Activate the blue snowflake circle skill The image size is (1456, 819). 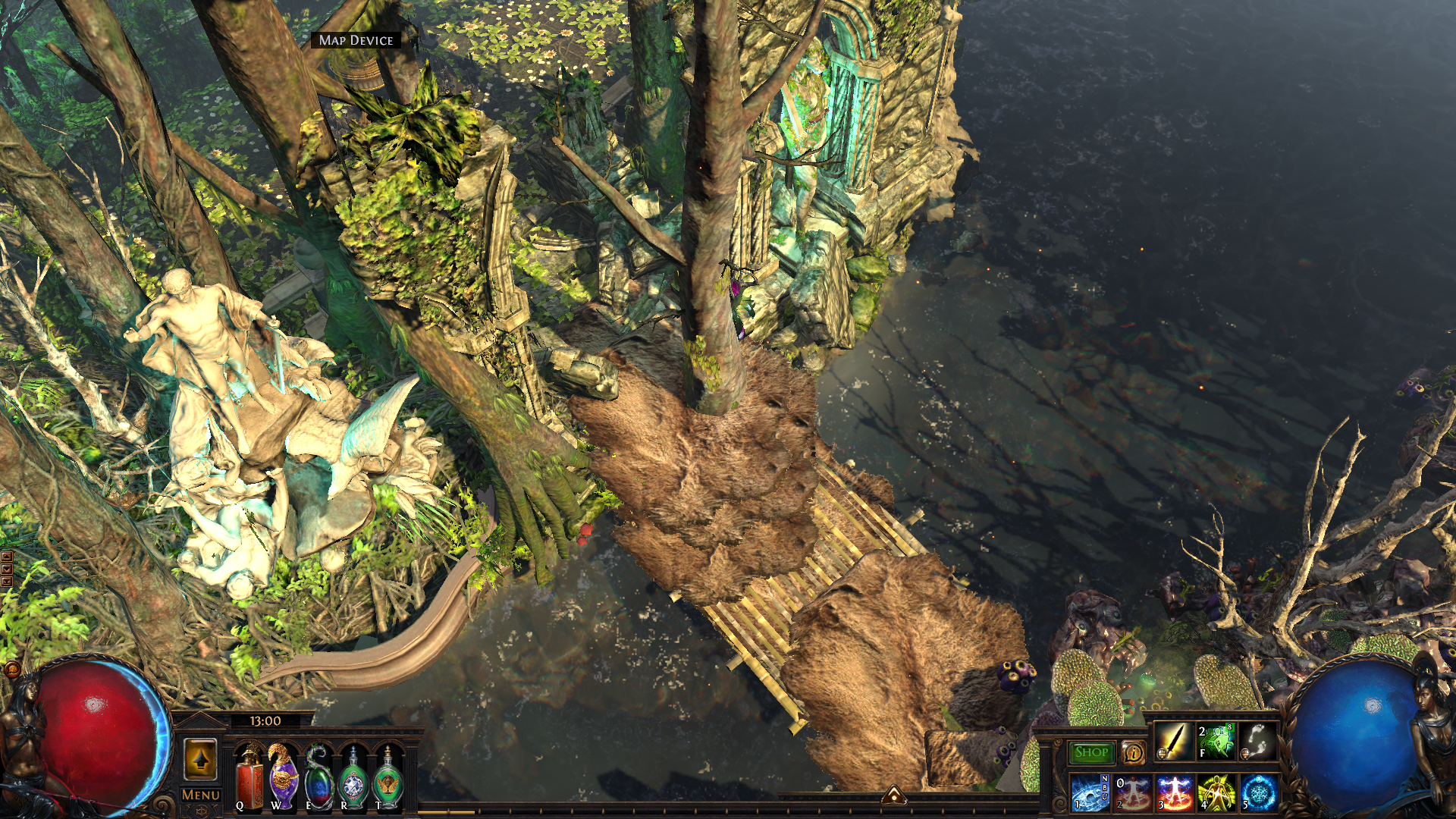(1259, 793)
